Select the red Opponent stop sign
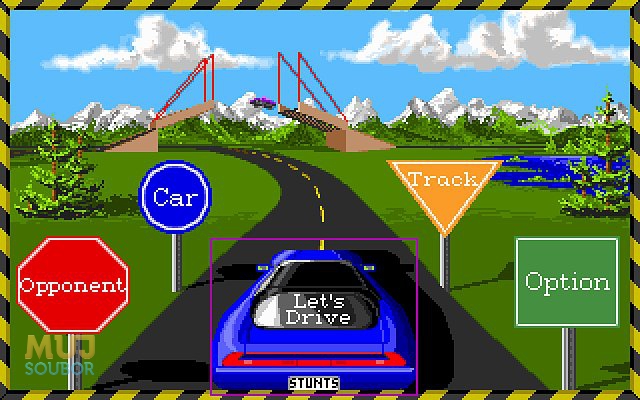This screenshot has width=640, height=400. click(73, 285)
